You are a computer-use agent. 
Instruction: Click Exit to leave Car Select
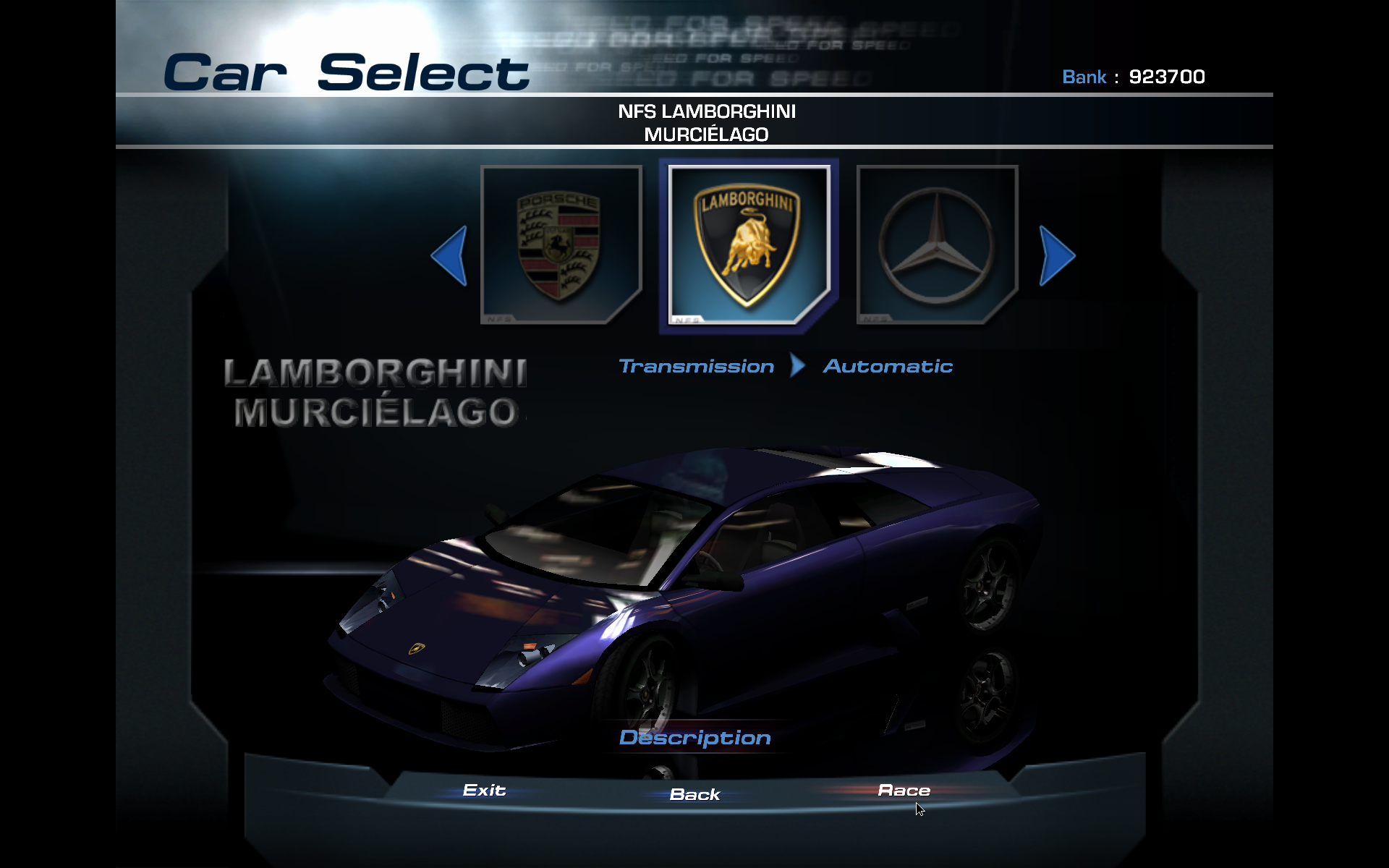tap(484, 791)
